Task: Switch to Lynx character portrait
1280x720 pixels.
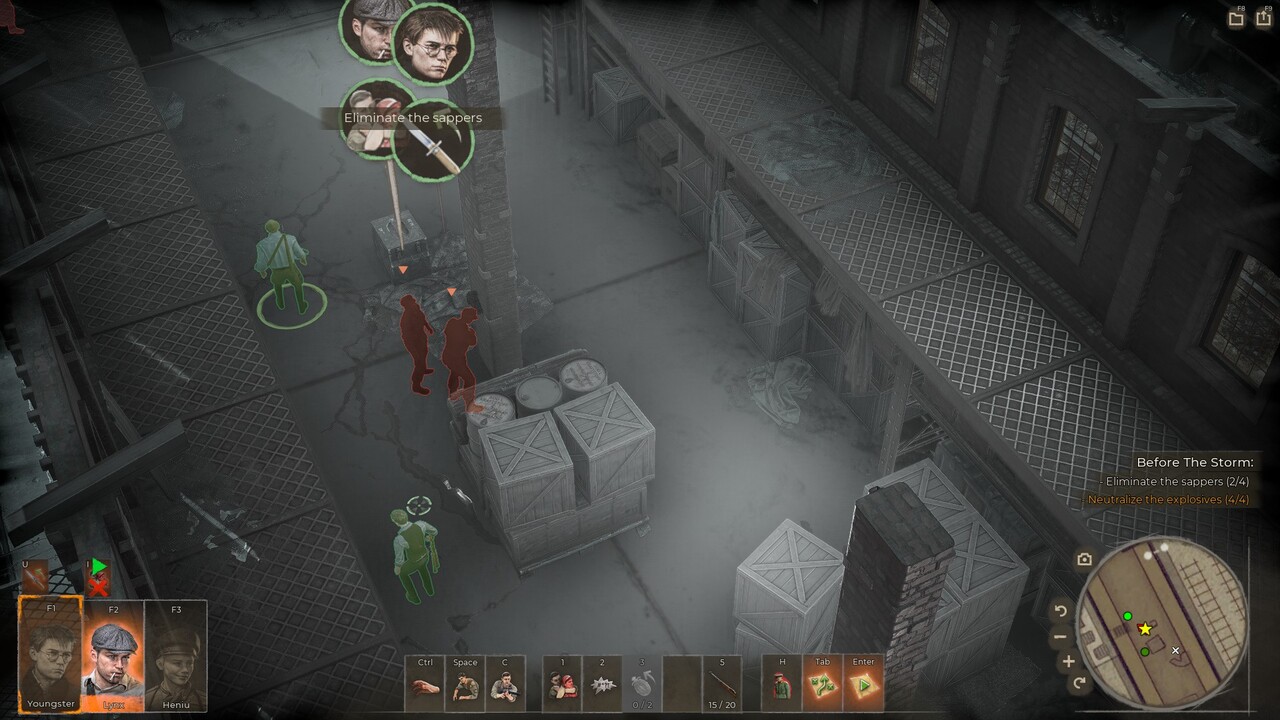Action: click(x=113, y=655)
